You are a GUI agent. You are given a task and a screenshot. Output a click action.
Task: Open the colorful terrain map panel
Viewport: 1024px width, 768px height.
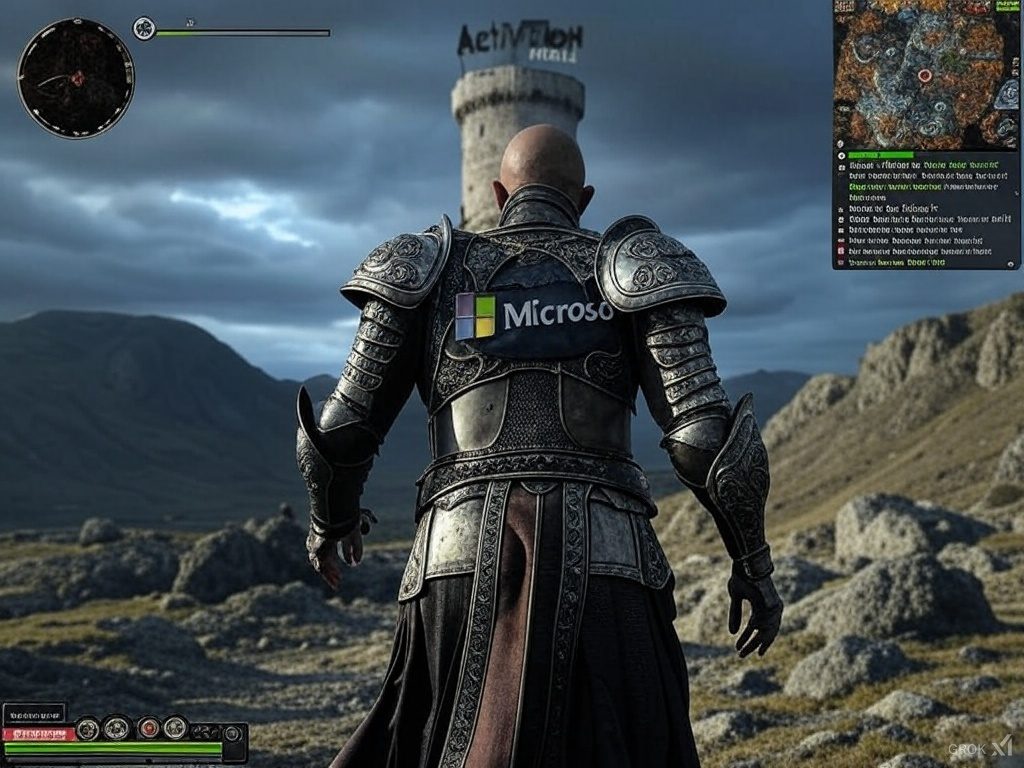925,74
